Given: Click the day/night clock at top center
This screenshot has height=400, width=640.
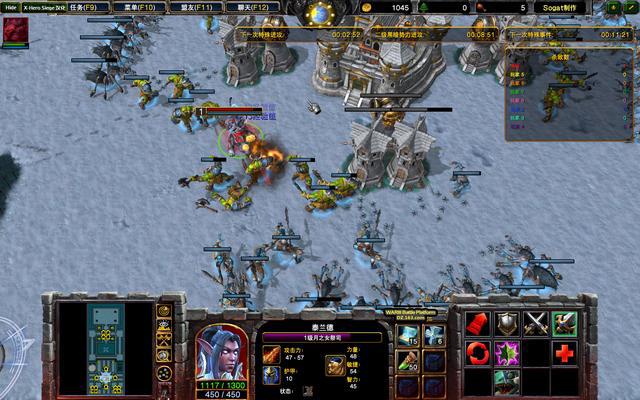Looking at the screenshot, I should [320, 14].
